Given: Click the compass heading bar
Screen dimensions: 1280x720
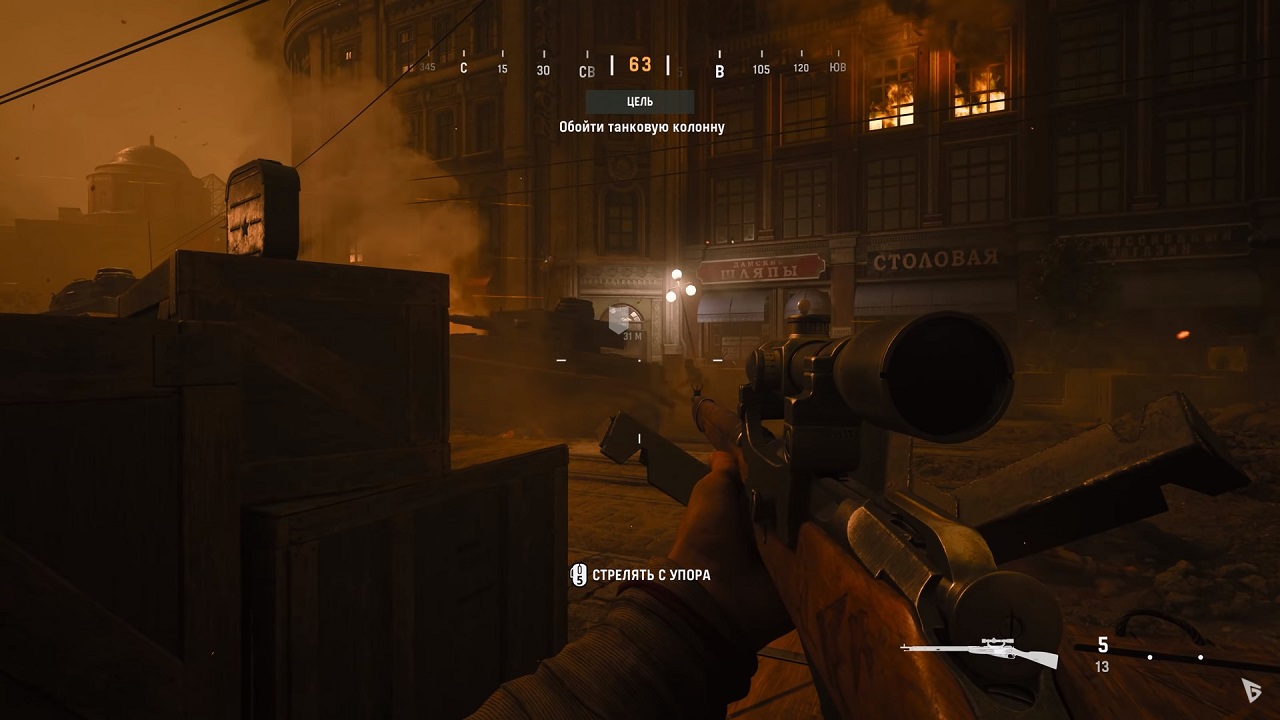Looking at the screenshot, I should (x=639, y=66).
